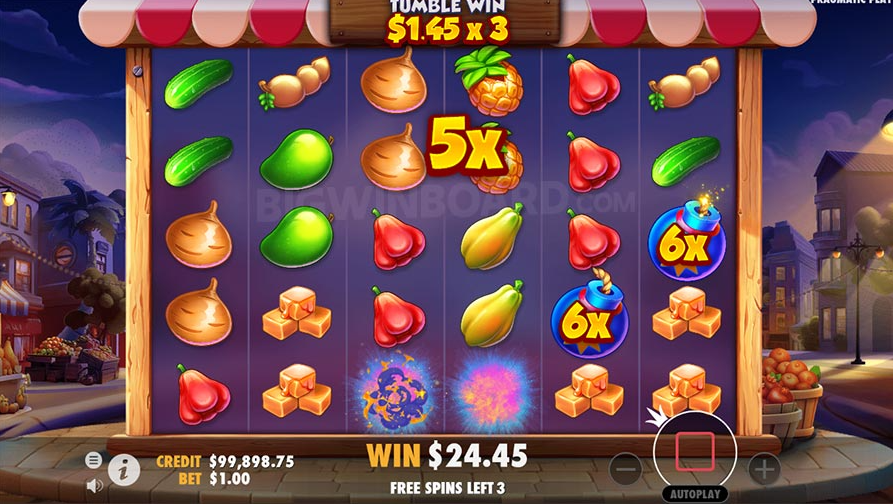Open the Autoplay options
Viewport: 893px width, 504px height.
pyautogui.click(x=694, y=494)
